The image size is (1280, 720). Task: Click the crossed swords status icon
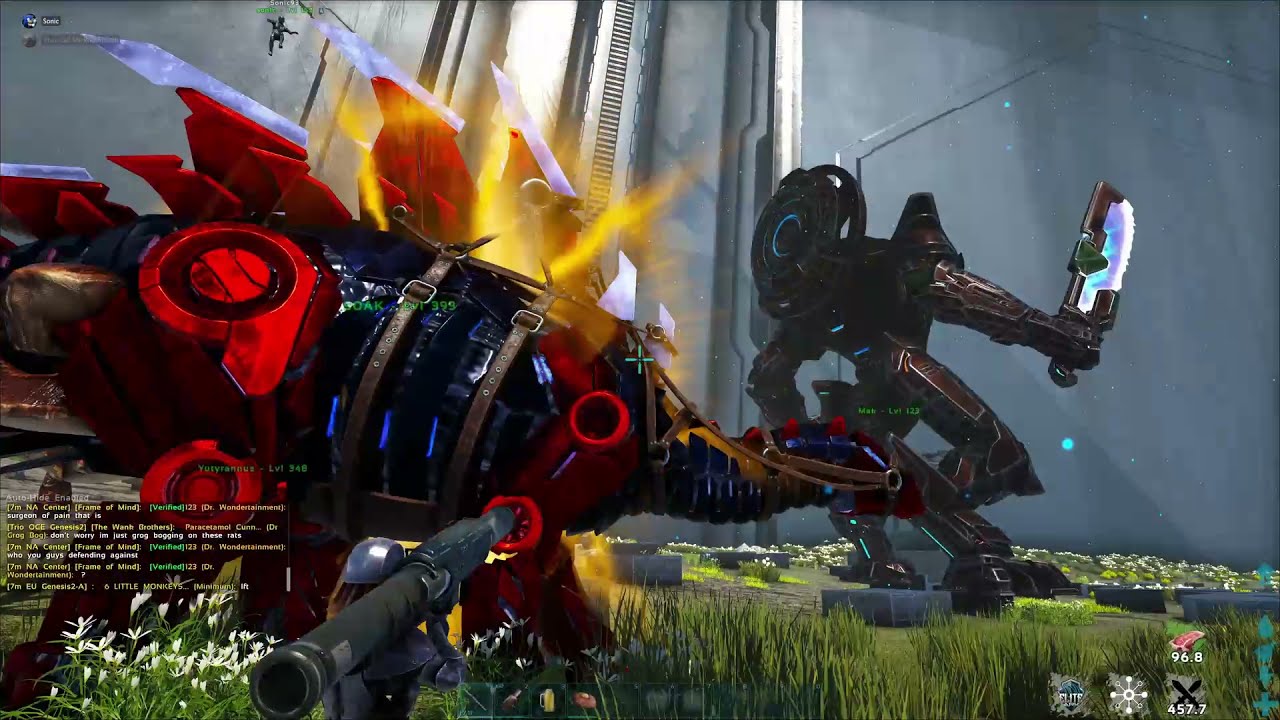click(x=1188, y=692)
